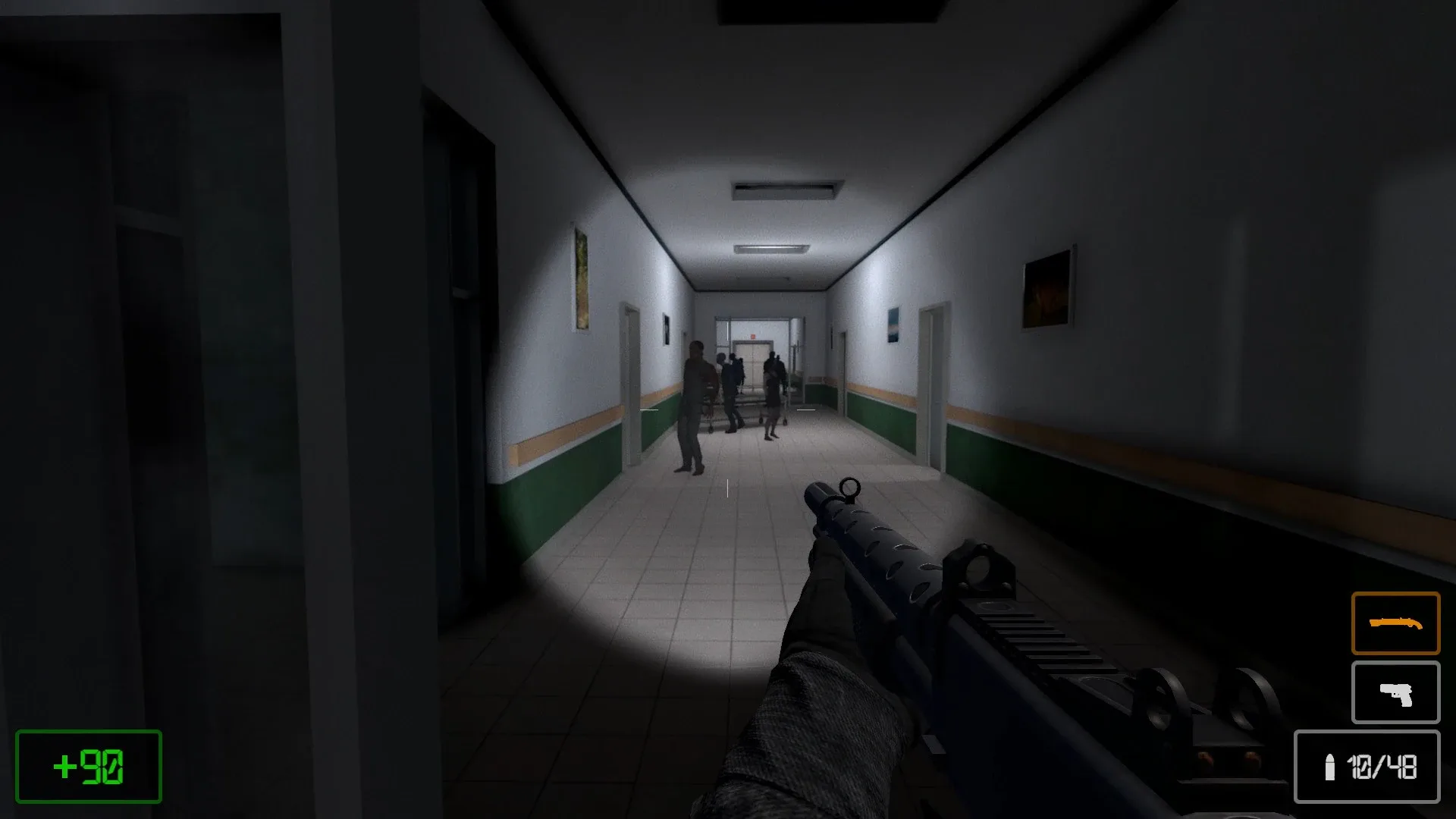Click the green +90 health indicator panel
Viewport: 1456px width, 819px height.
click(x=87, y=766)
